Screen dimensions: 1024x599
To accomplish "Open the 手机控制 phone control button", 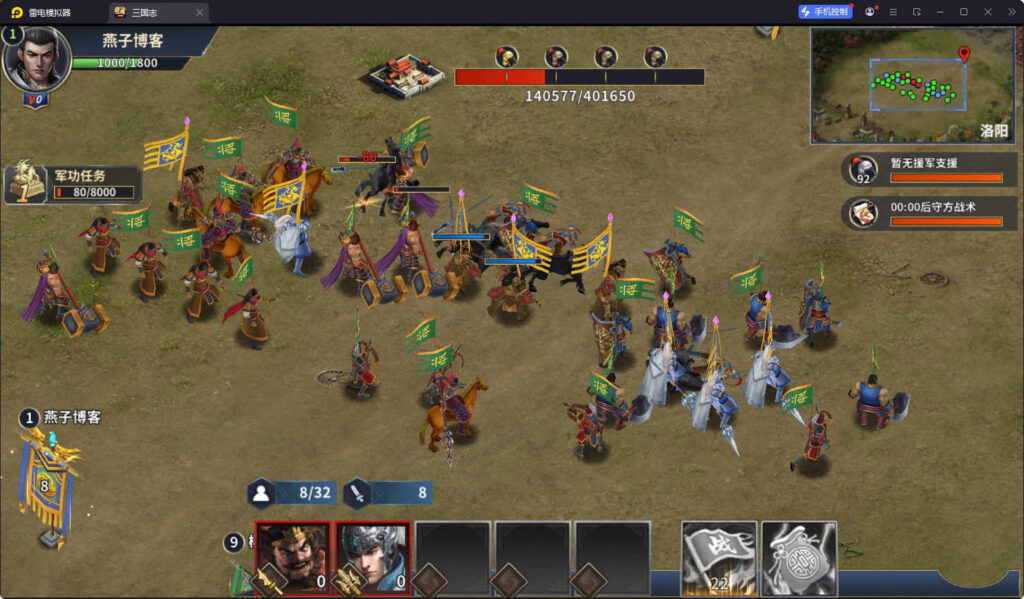I will (x=825, y=12).
